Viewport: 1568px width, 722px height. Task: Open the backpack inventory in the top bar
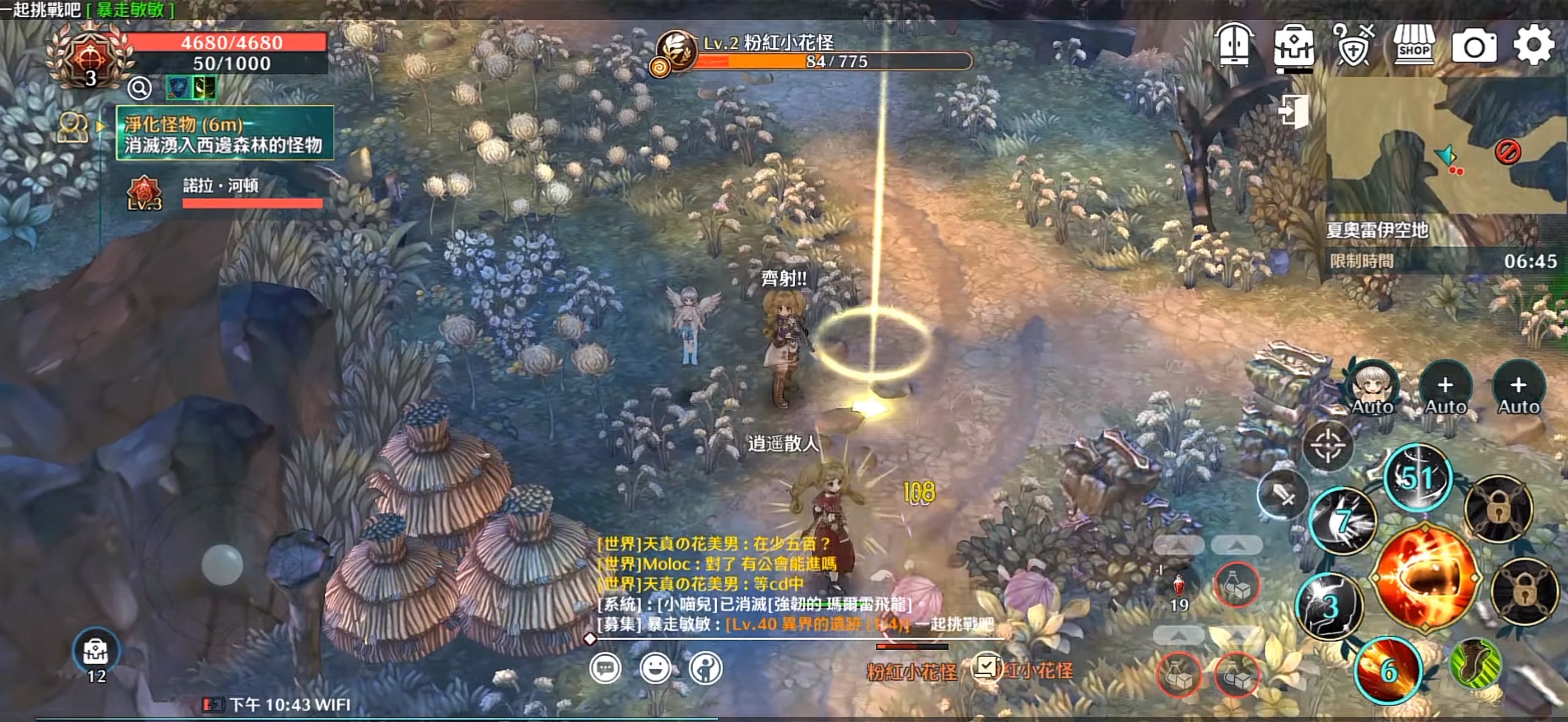[1294, 46]
